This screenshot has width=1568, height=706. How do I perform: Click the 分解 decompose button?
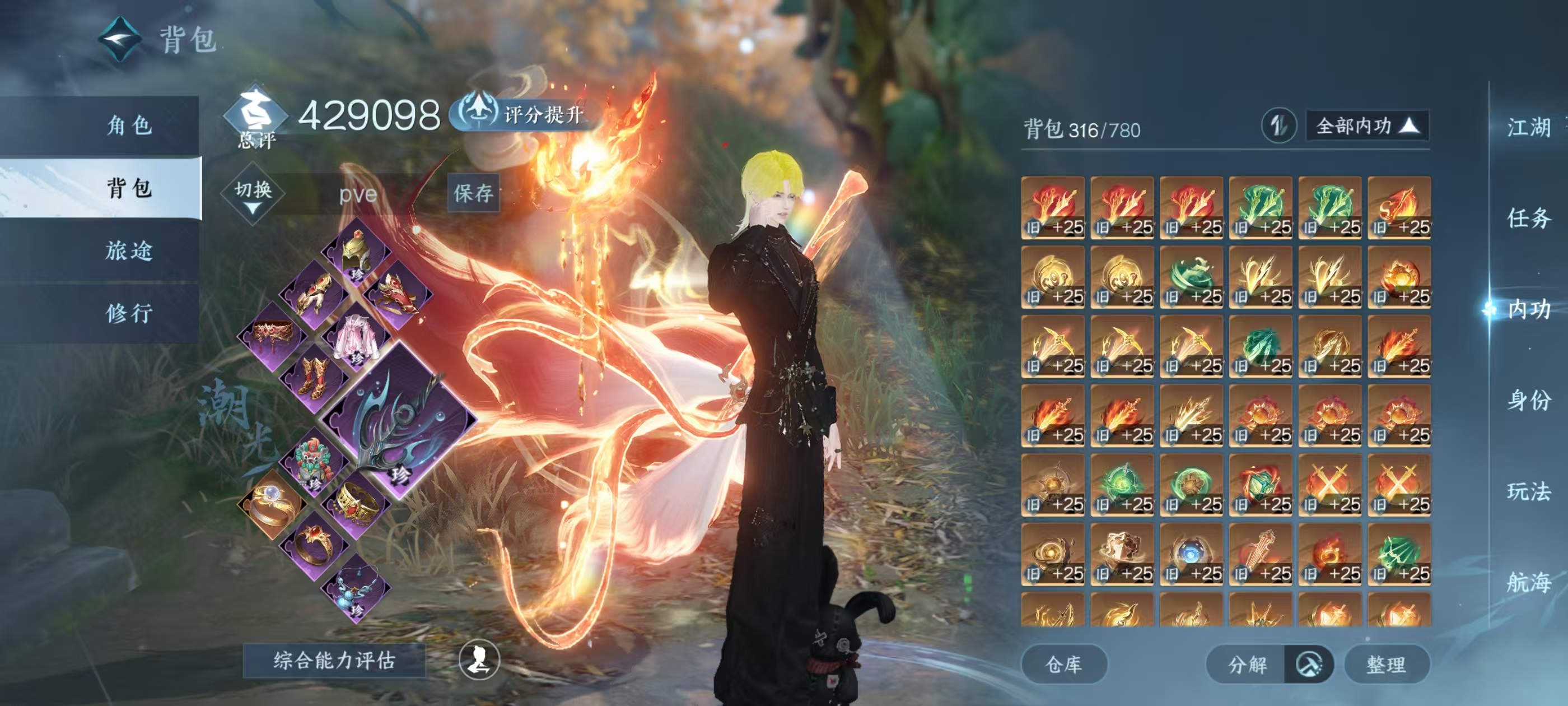(x=1247, y=664)
